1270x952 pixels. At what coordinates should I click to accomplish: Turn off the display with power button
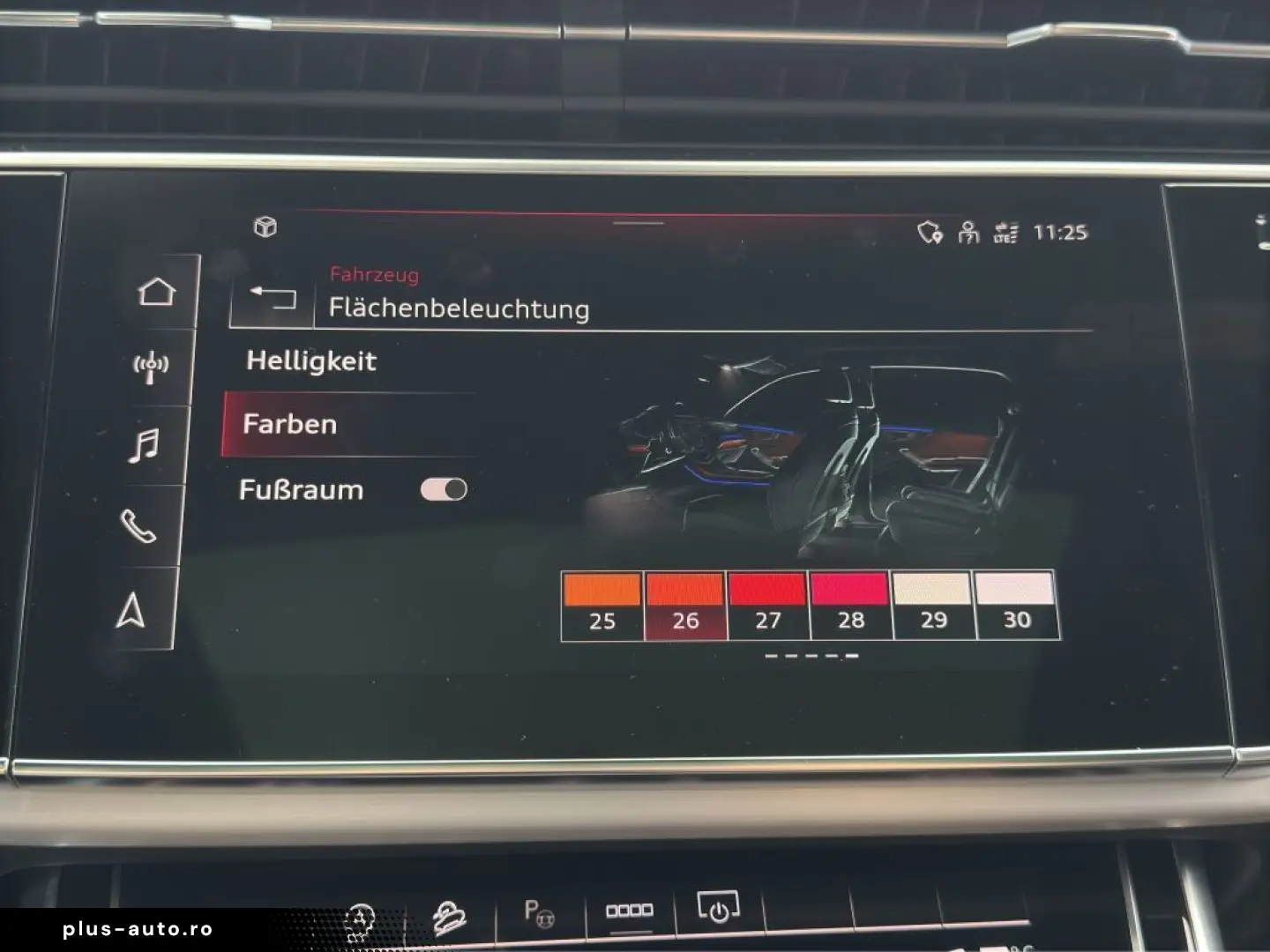tap(716, 907)
